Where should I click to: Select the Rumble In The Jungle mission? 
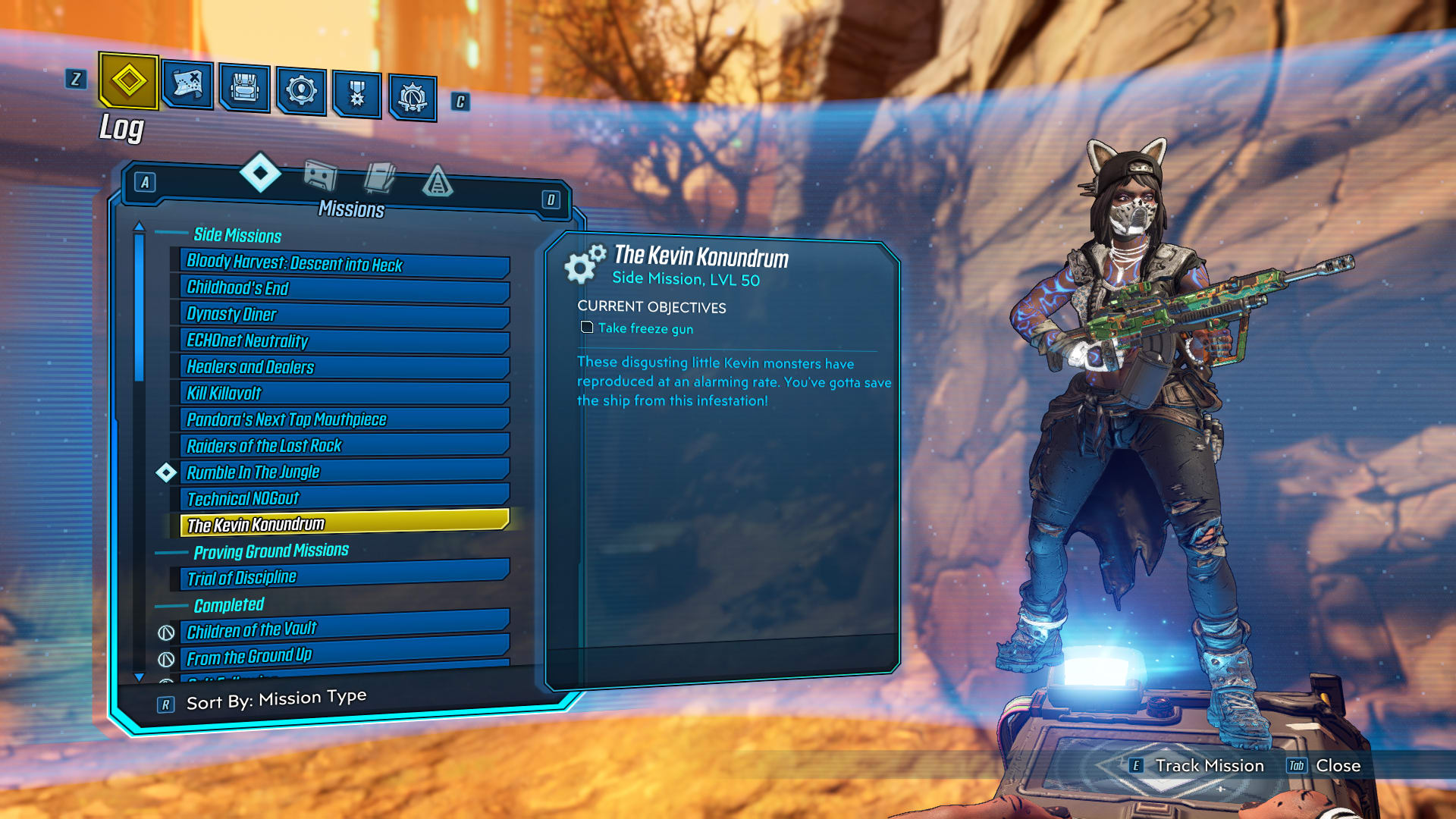pos(345,472)
